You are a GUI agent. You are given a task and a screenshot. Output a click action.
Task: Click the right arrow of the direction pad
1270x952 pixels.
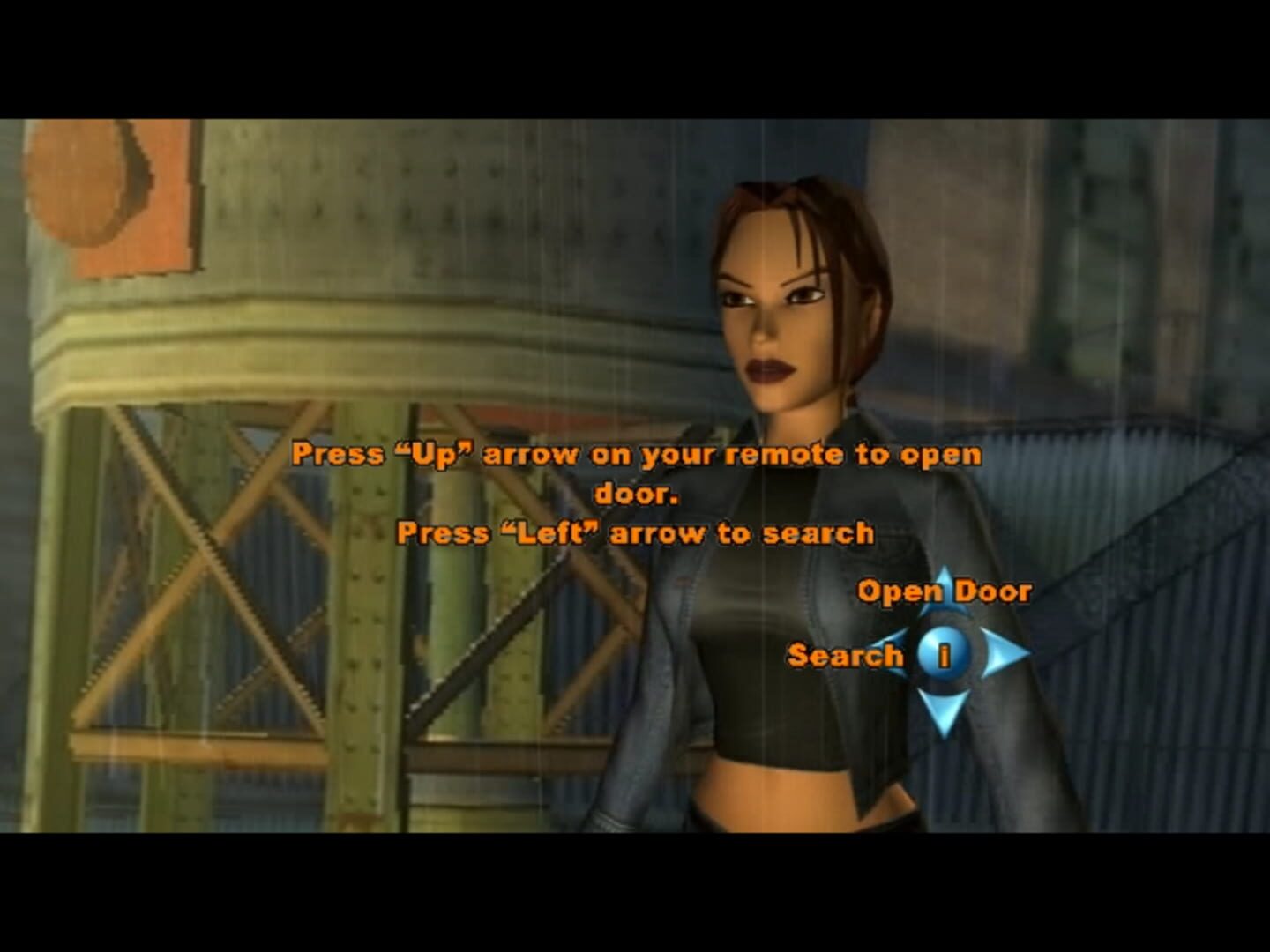(x=1004, y=655)
